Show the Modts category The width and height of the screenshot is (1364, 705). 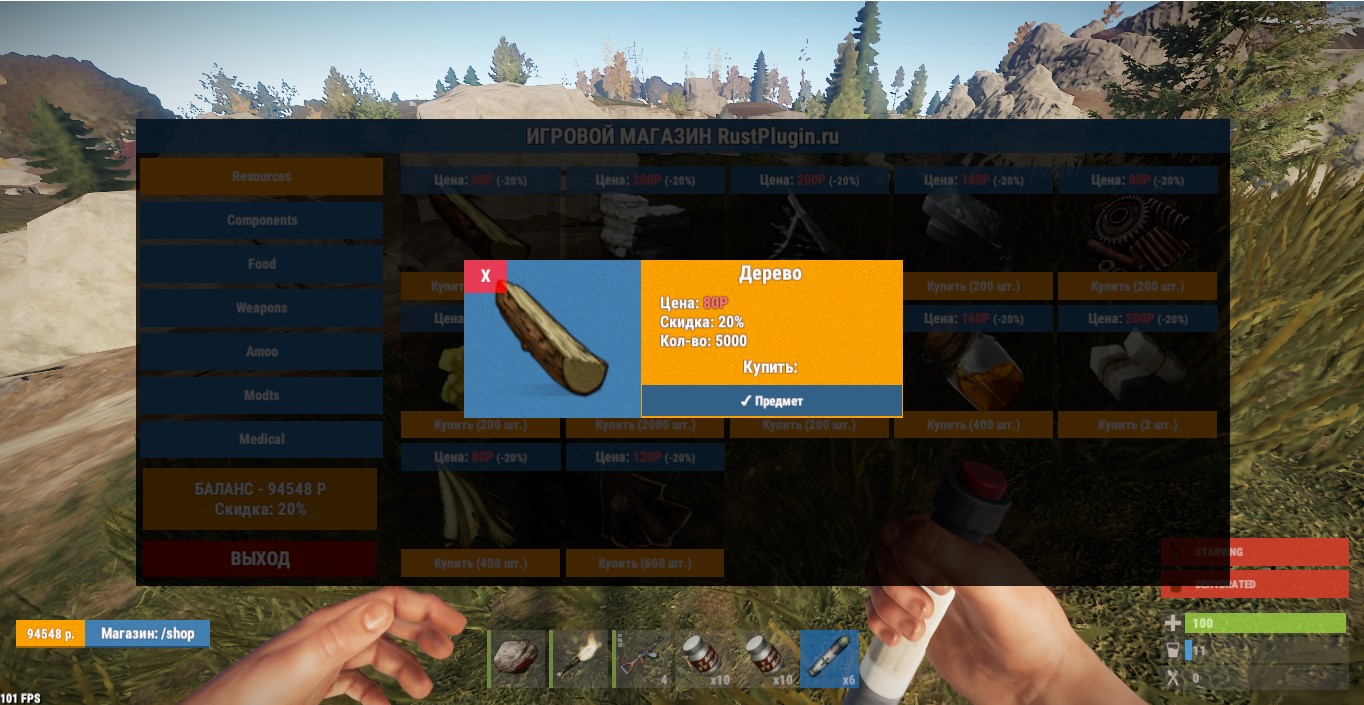click(x=261, y=395)
